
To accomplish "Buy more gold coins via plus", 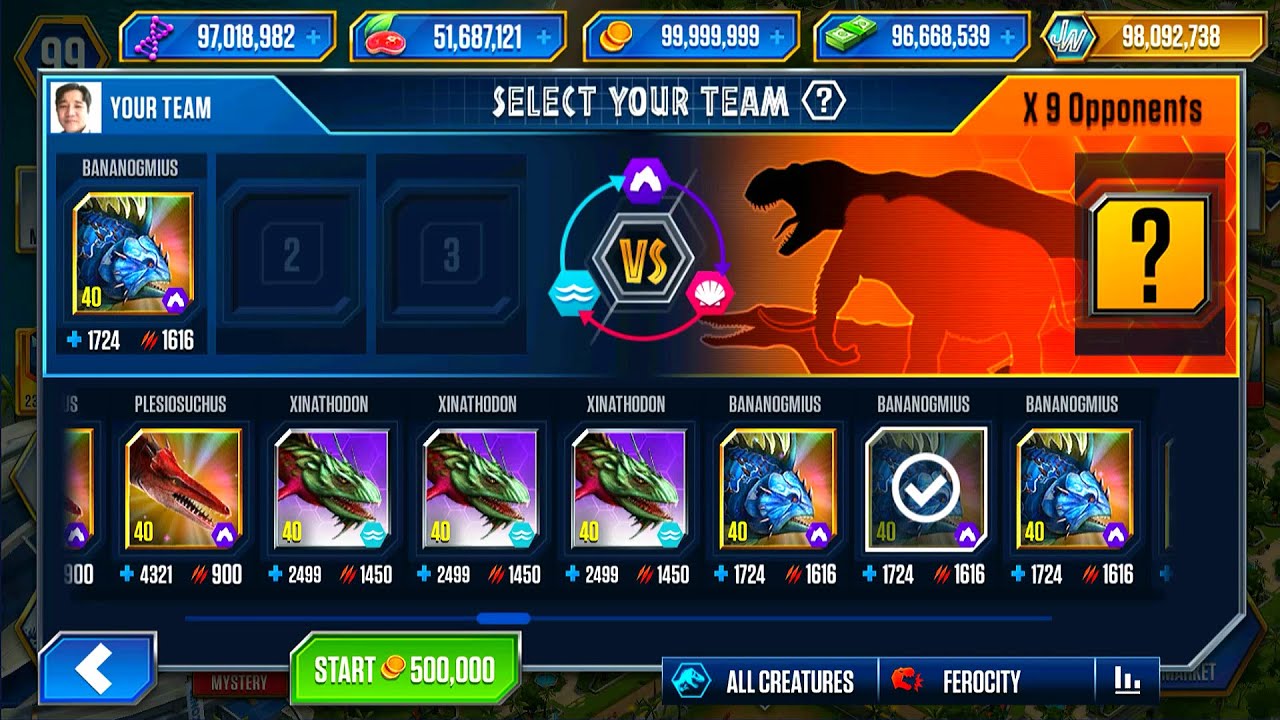I will click(779, 38).
